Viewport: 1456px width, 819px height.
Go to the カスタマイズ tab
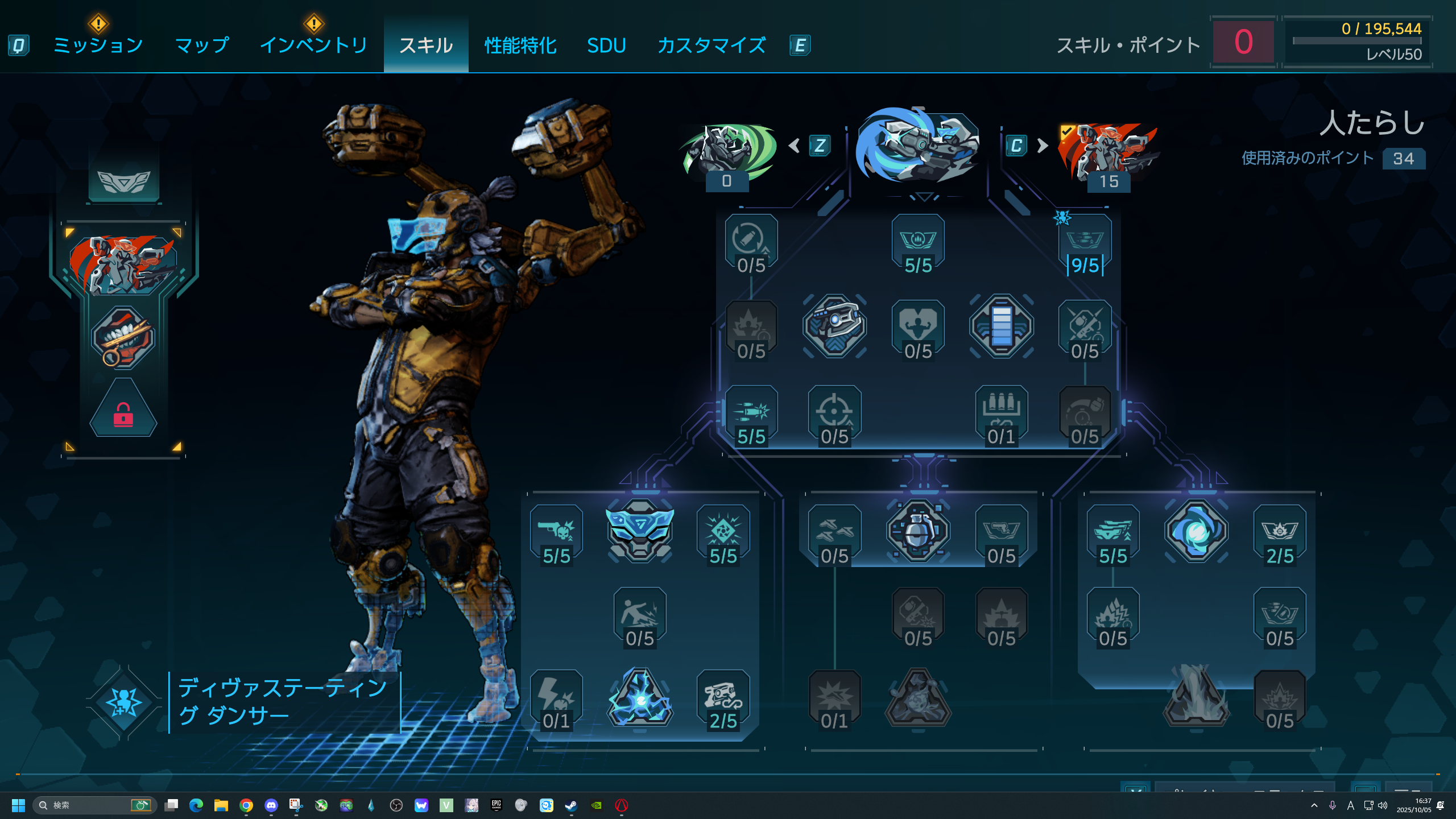[x=712, y=45]
